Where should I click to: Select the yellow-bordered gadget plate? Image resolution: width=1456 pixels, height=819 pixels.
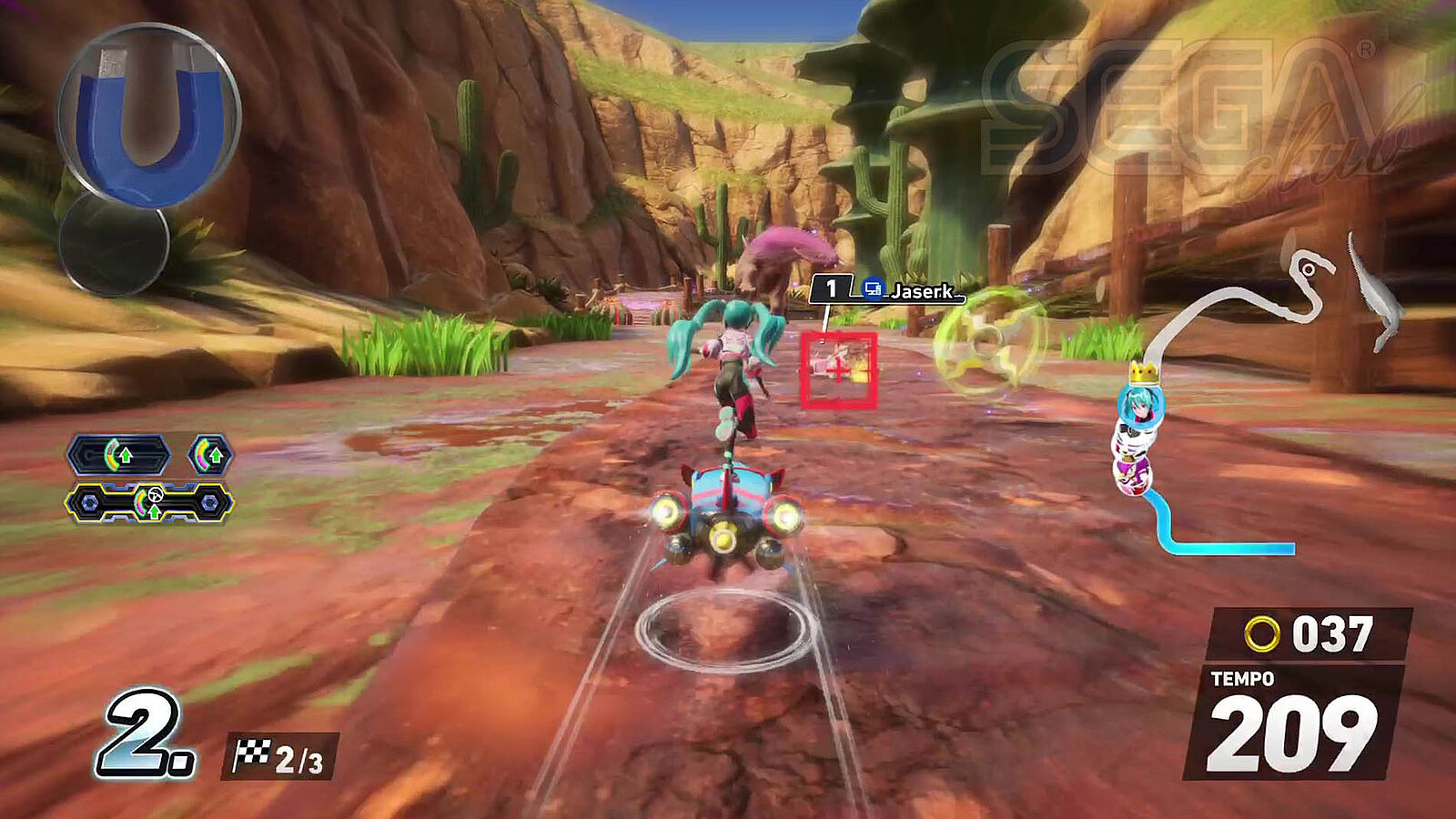pyautogui.click(x=149, y=502)
